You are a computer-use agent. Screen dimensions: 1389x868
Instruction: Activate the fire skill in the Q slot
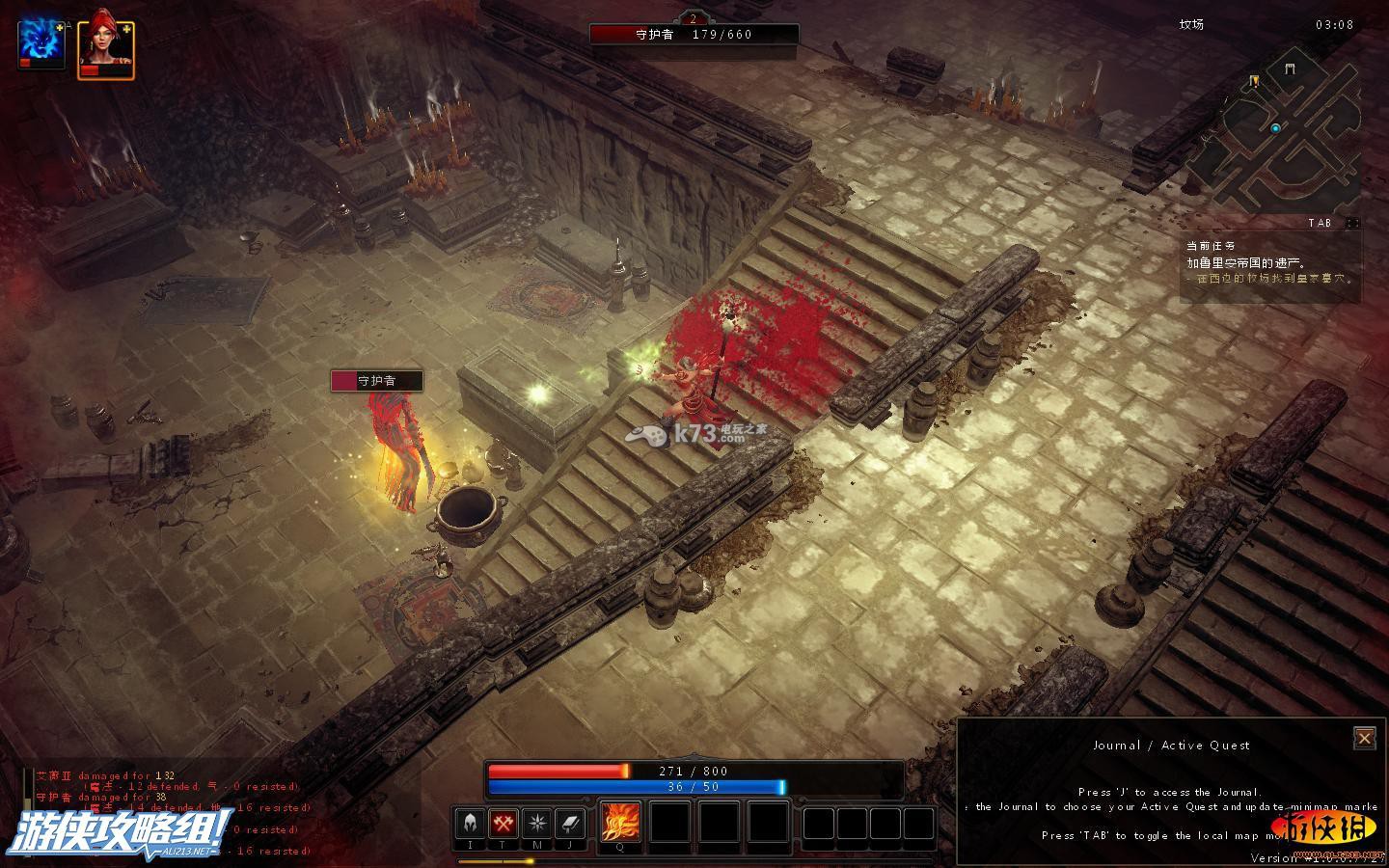click(x=620, y=823)
